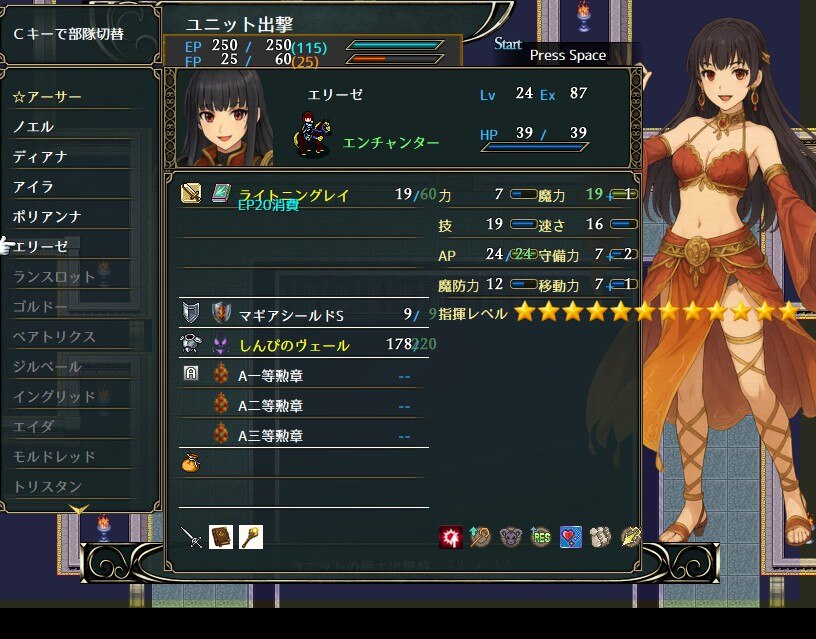Select ☆アーサー in the unit list
Screen dimensions: 816x639
(48, 97)
